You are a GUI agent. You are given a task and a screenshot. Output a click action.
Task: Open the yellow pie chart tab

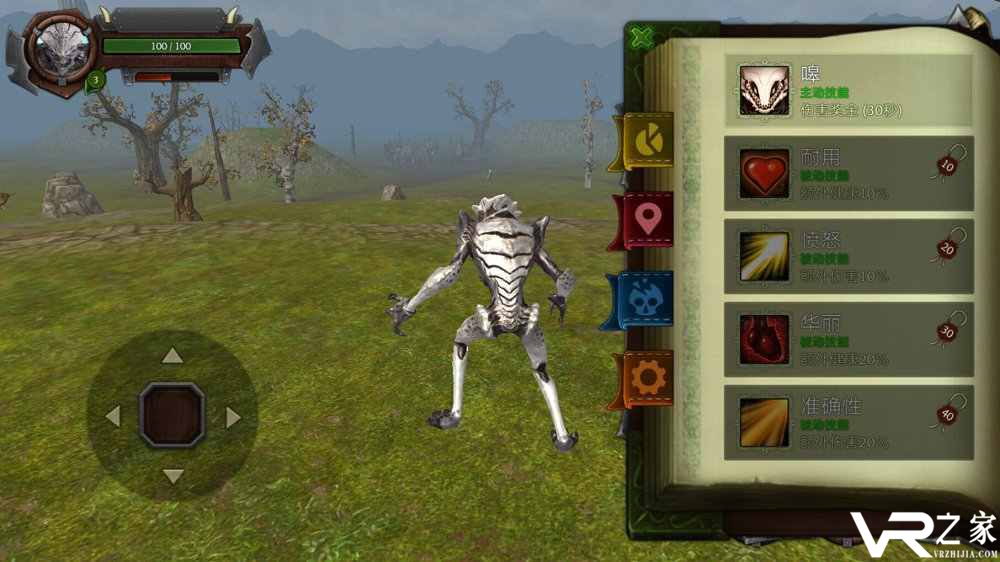pos(646,141)
